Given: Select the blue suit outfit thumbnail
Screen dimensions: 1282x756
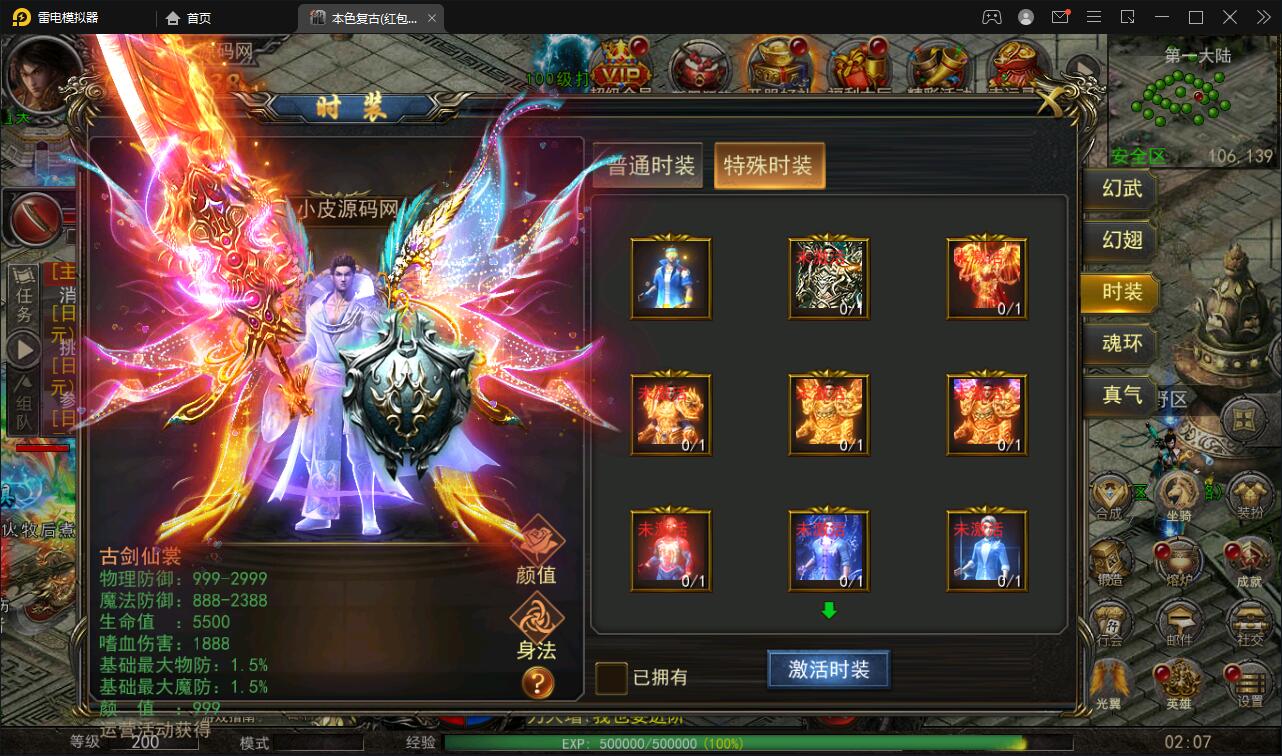Looking at the screenshot, I should (670, 277).
